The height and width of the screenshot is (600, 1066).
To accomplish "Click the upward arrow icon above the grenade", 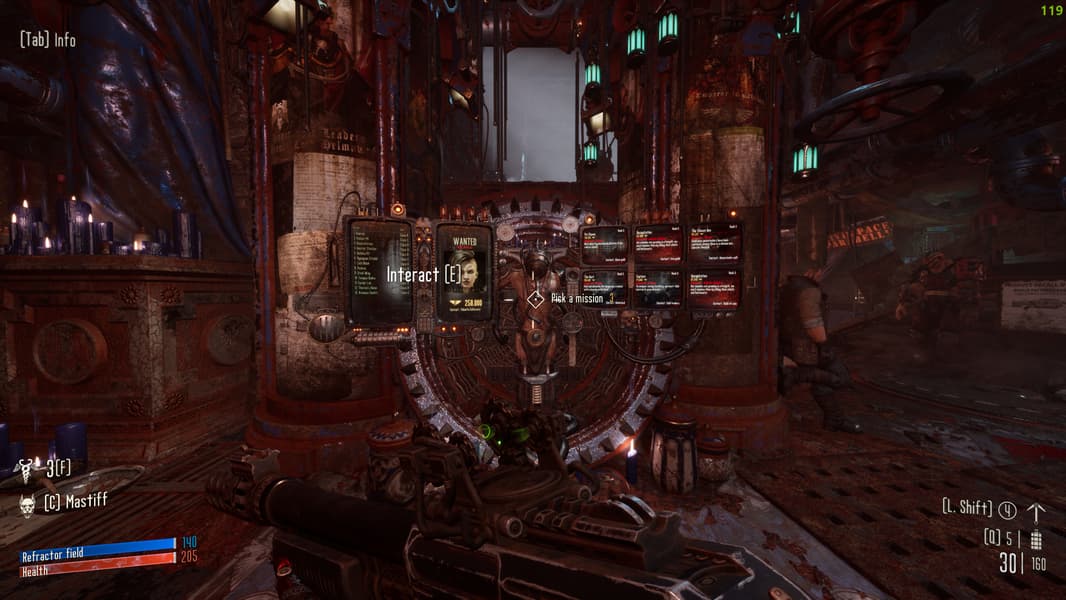I will (x=1036, y=511).
